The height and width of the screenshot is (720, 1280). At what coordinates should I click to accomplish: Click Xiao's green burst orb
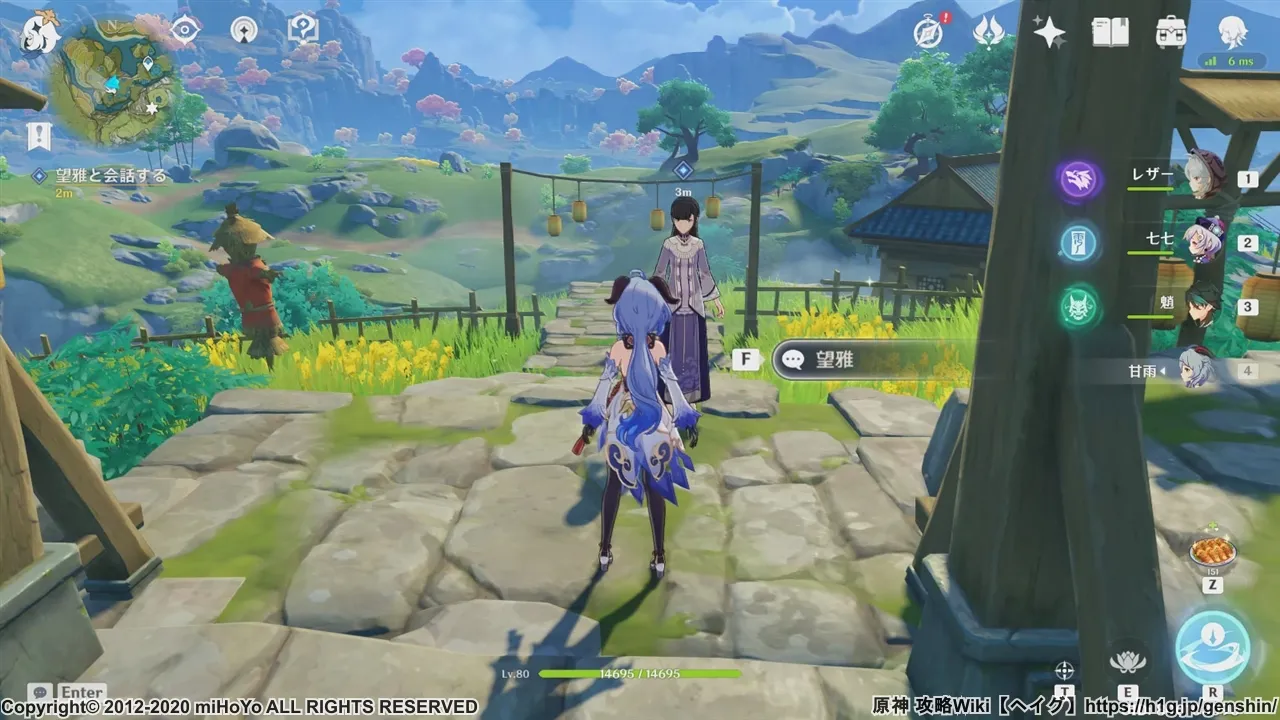pos(1080,308)
